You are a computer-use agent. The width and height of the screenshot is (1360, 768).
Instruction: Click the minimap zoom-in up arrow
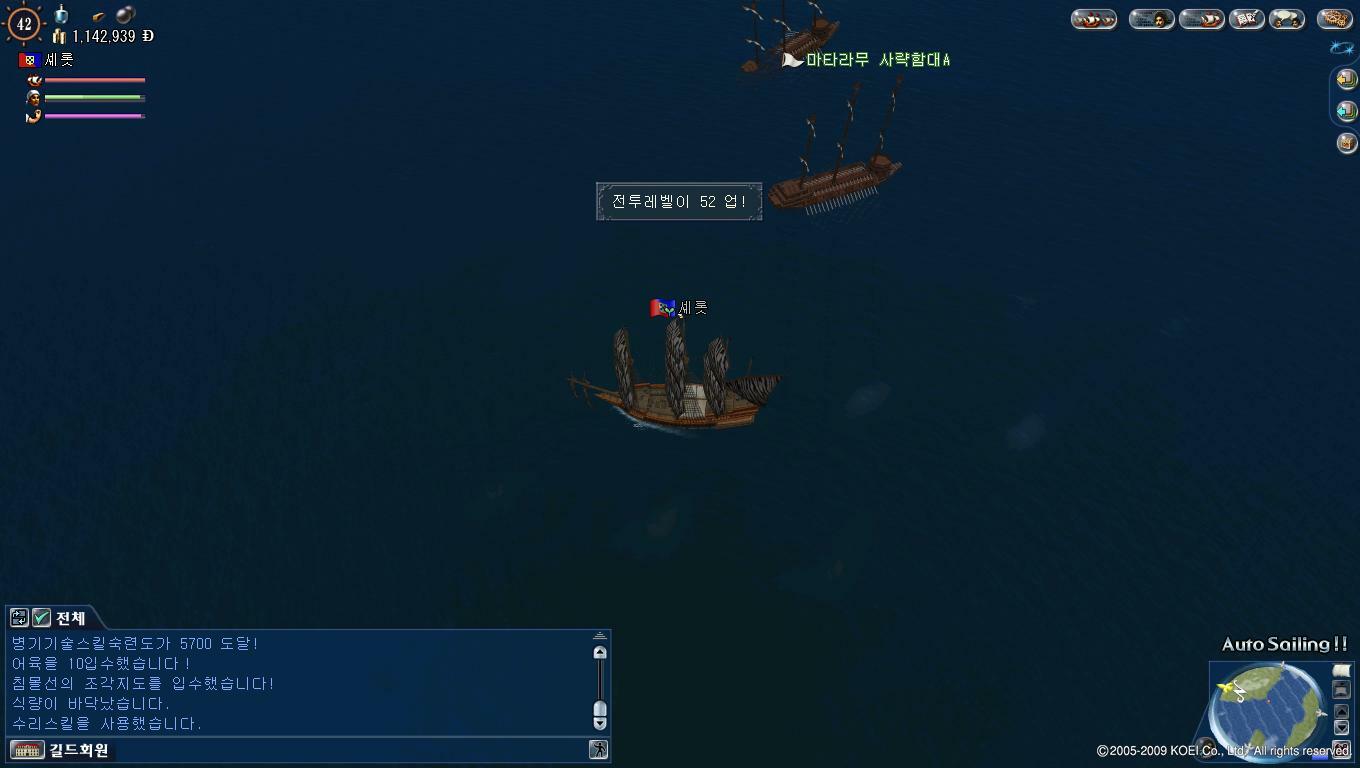click(1341, 711)
